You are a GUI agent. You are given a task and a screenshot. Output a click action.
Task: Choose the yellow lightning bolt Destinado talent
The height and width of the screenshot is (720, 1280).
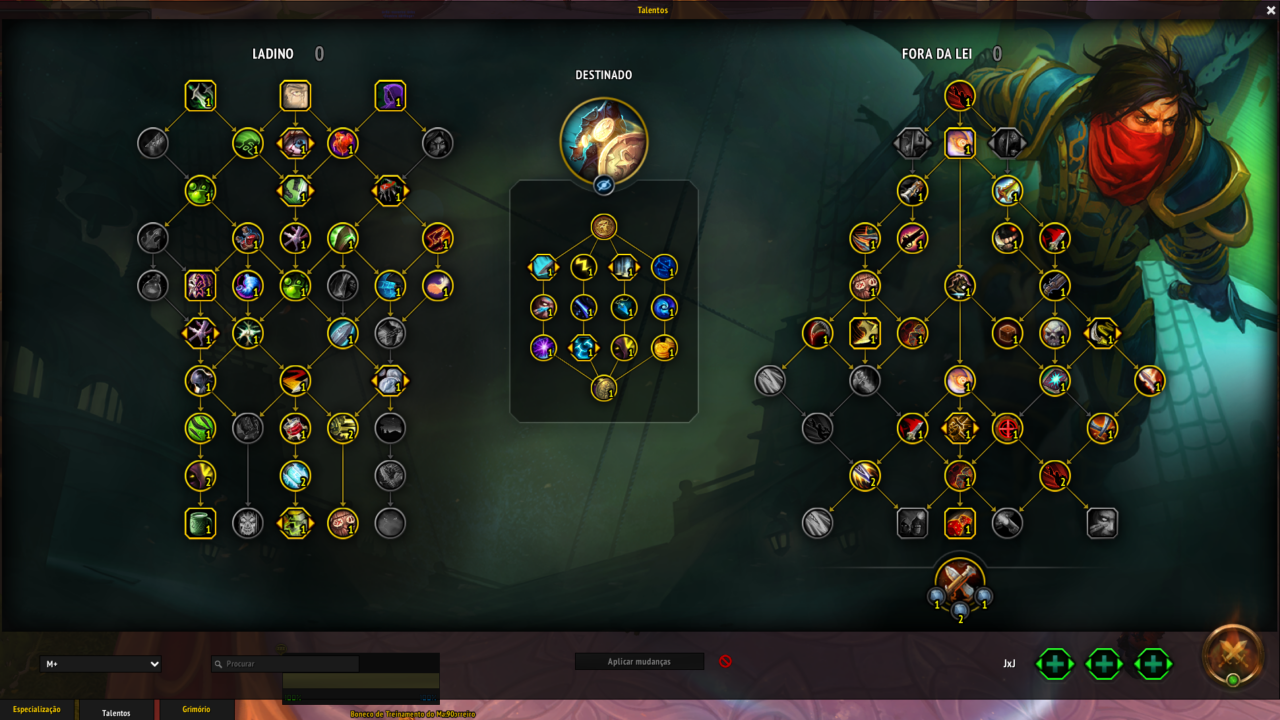(x=584, y=267)
